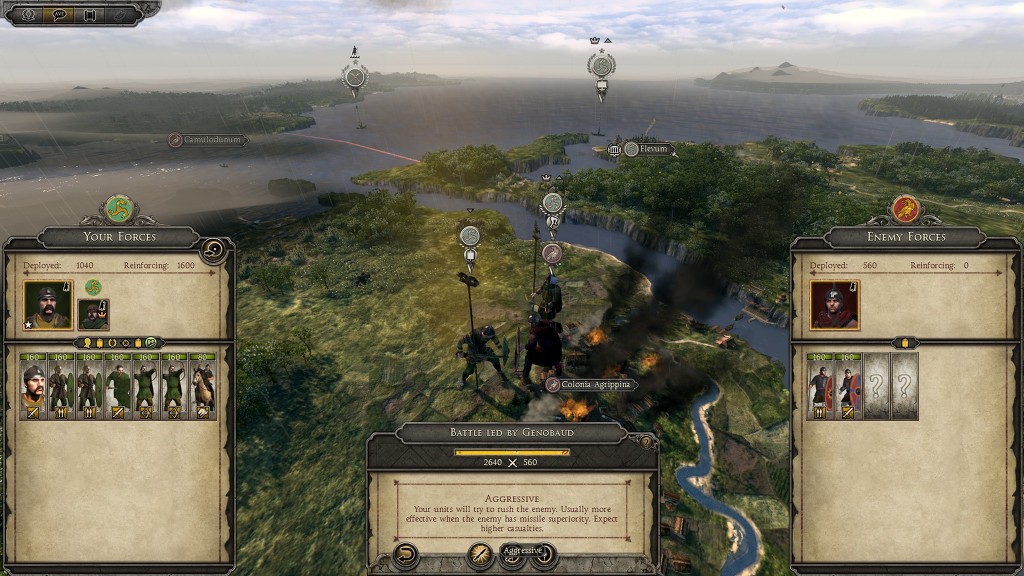Viewport: 1024px width, 576px height.
Task: Click the spiral button beside Your Forces
Action: (212, 250)
